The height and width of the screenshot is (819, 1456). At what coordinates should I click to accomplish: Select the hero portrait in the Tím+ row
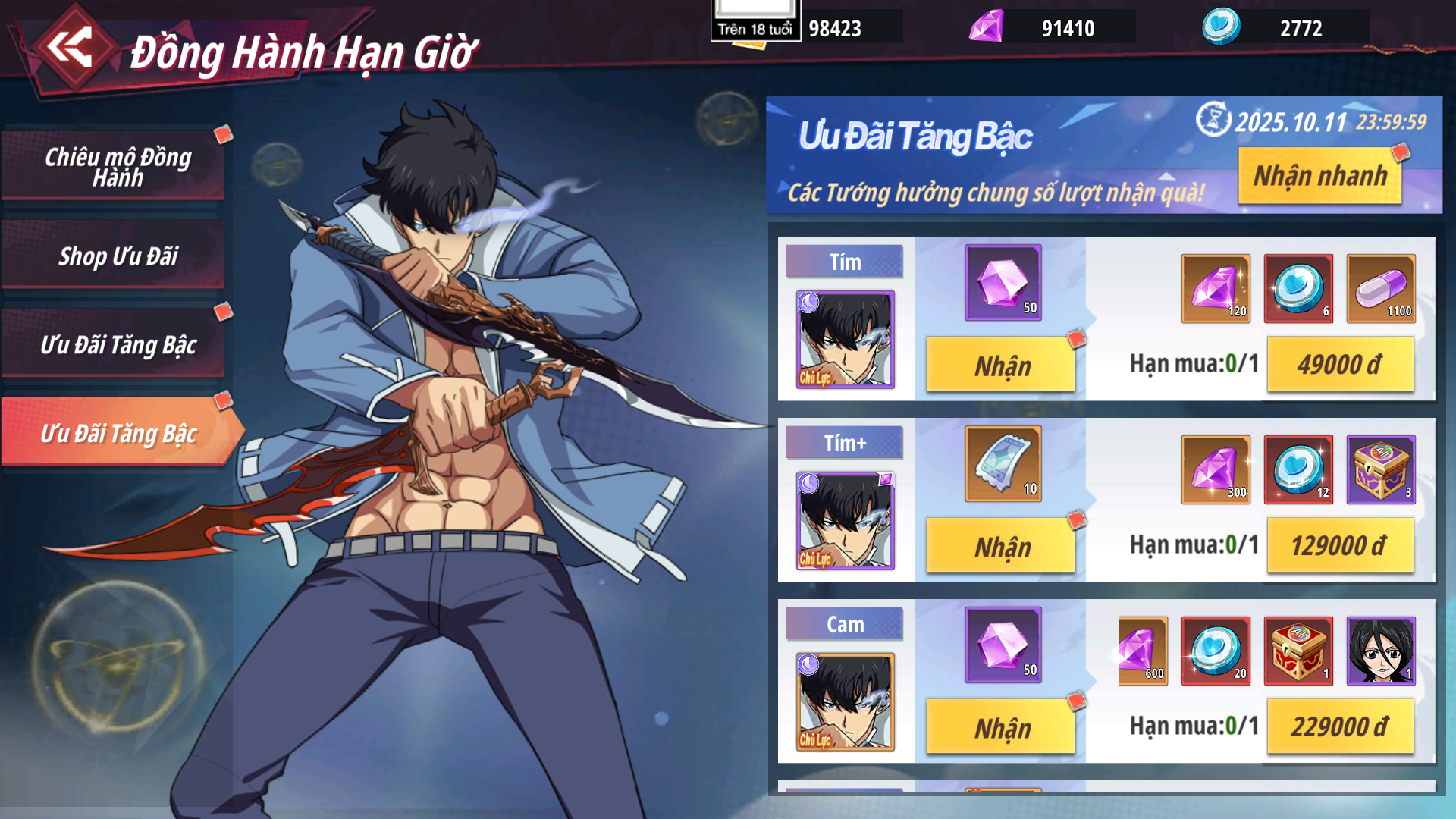point(845,521)
